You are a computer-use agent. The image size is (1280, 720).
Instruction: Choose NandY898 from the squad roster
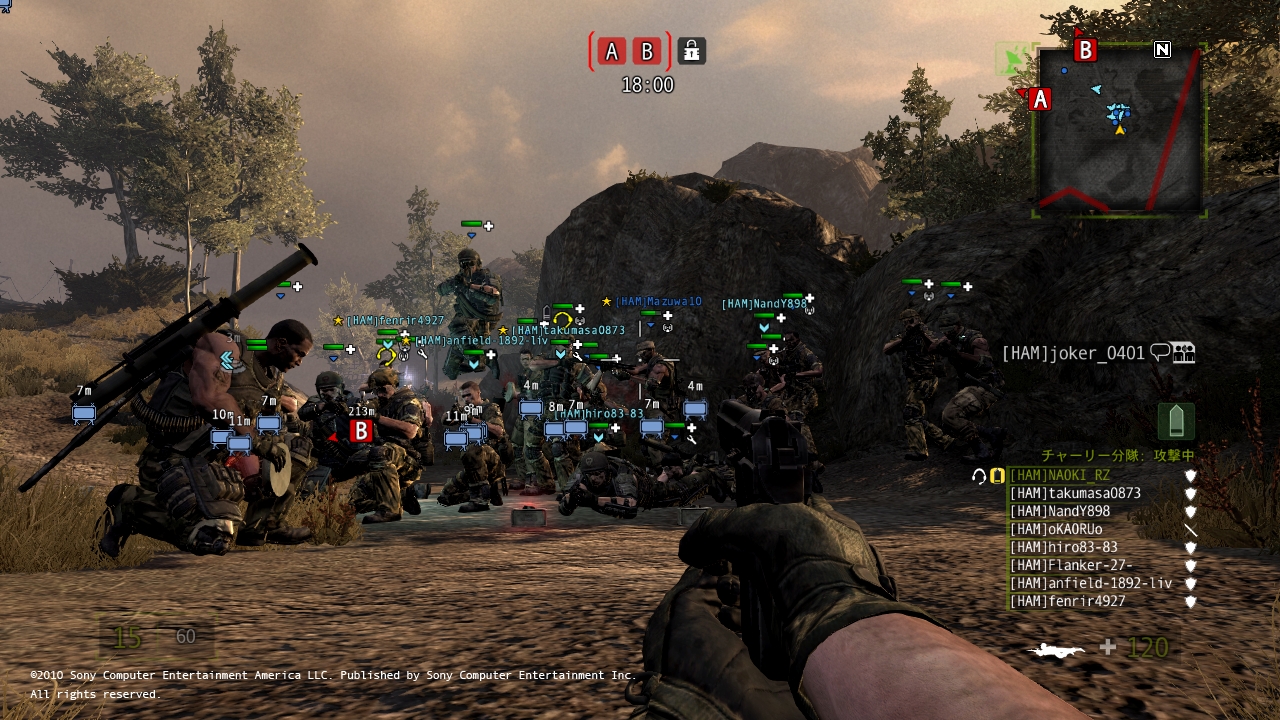[x=1060, y=512]
